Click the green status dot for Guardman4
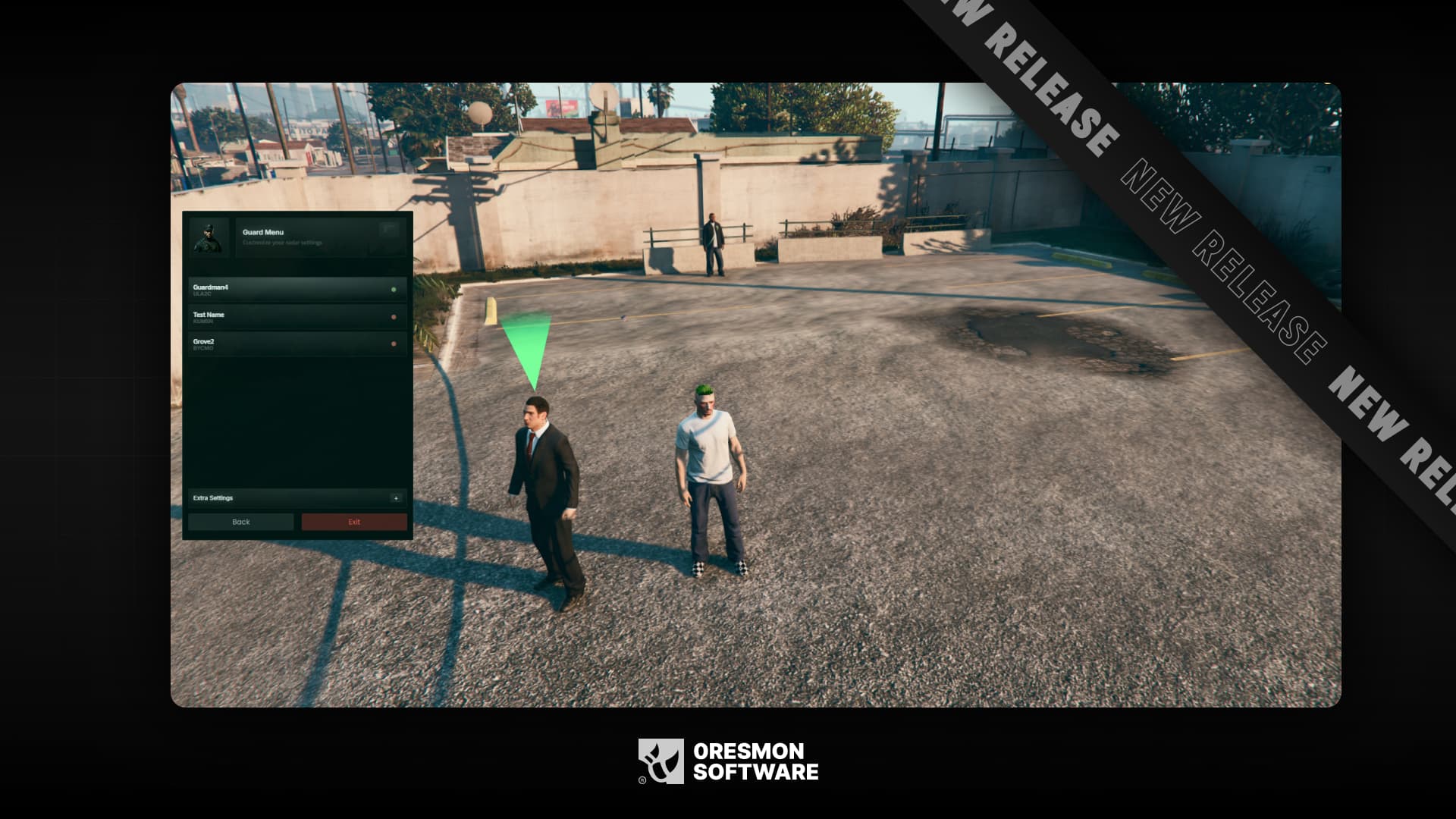The height and width of the screenshot is (819, 1456). pos(393,291)
